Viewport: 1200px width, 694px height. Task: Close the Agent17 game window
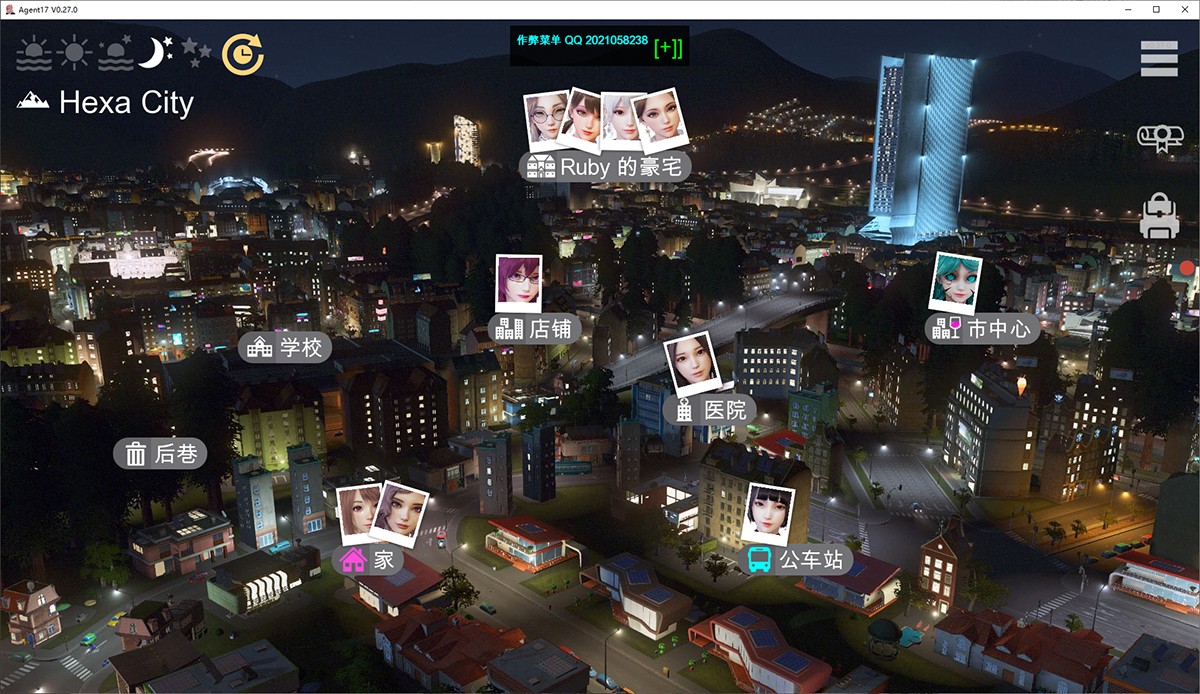click(x=1184, y=9)
